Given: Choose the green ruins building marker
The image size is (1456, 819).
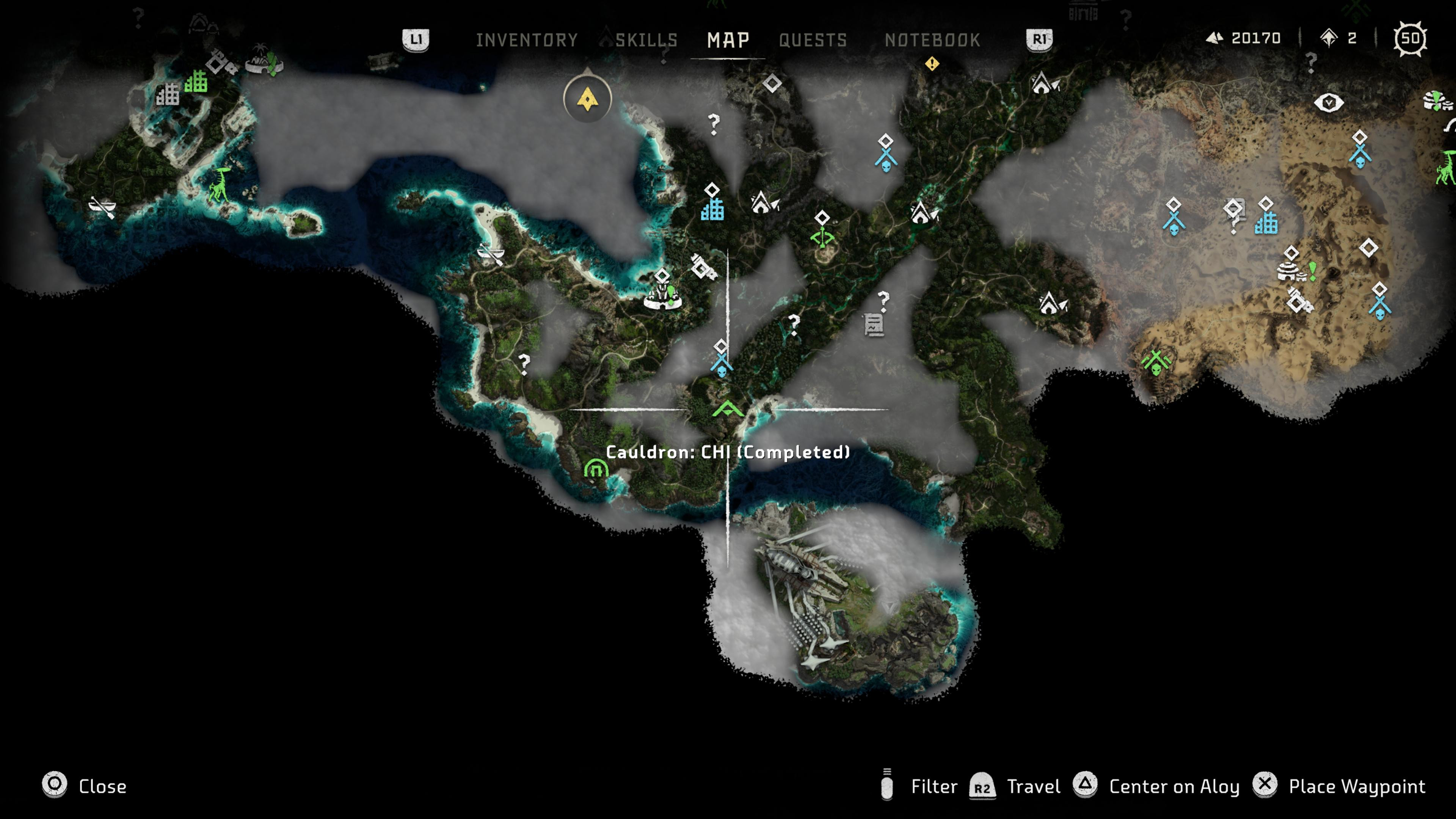Looking at the screenshot, I should coord(196,82).
